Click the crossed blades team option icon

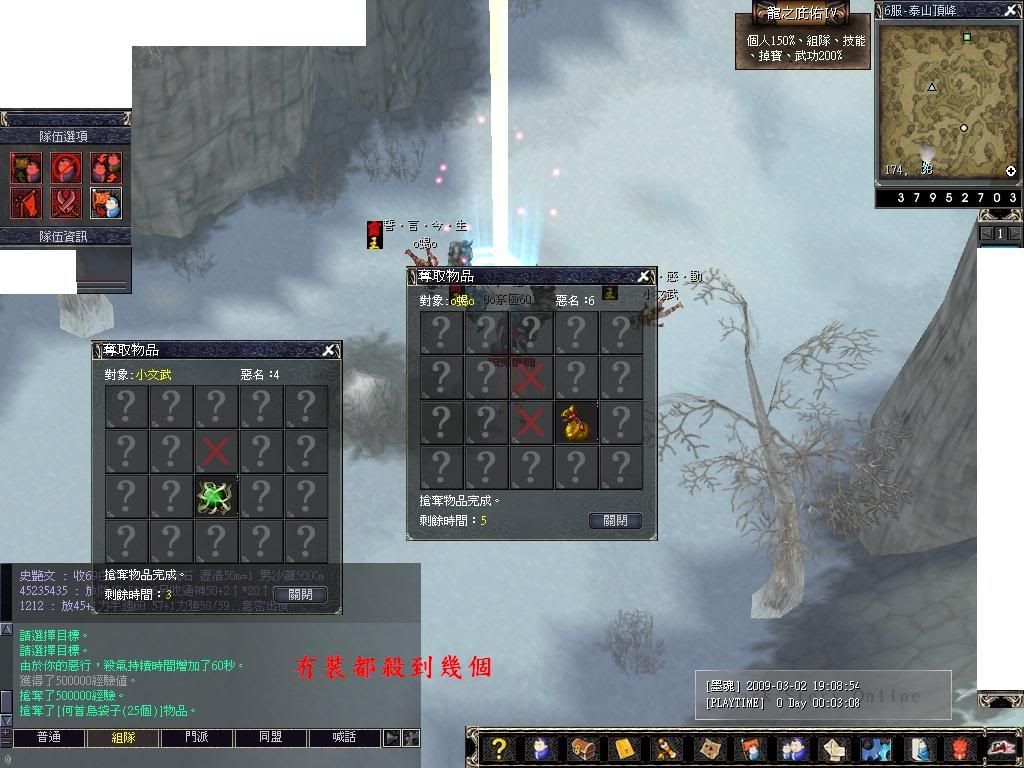[x=66, y=202]
